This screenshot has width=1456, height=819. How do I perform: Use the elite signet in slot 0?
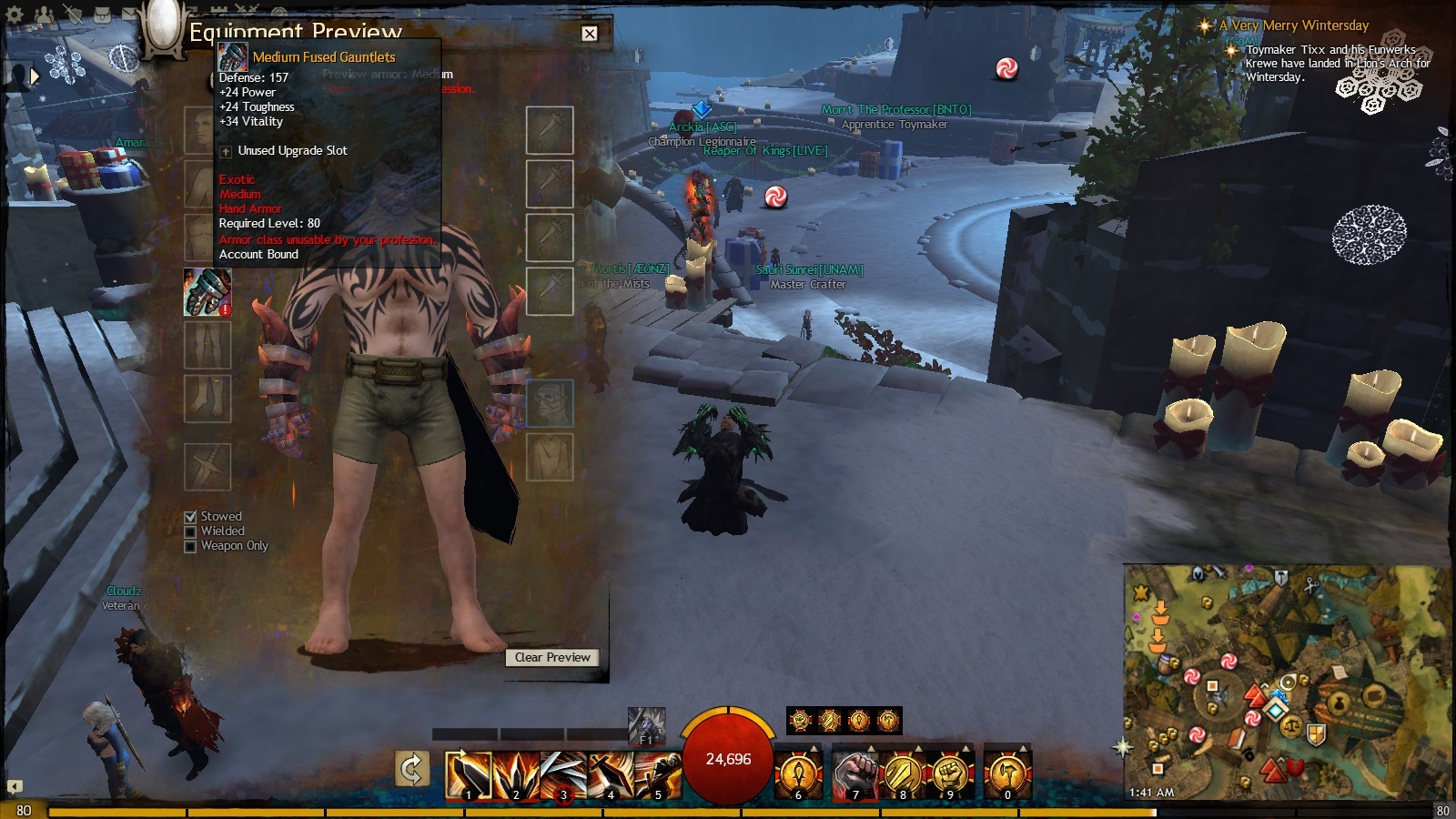coord(1007,775)
